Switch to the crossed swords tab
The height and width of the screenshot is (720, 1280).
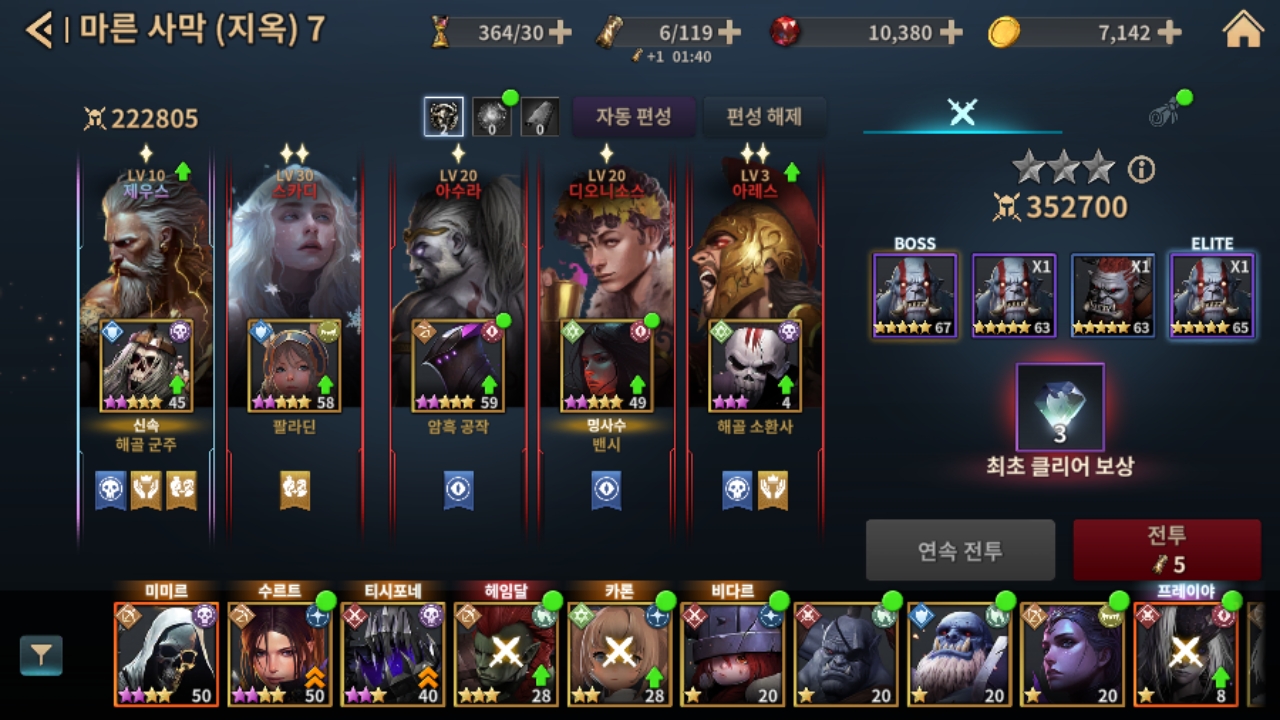click(962, 113)
